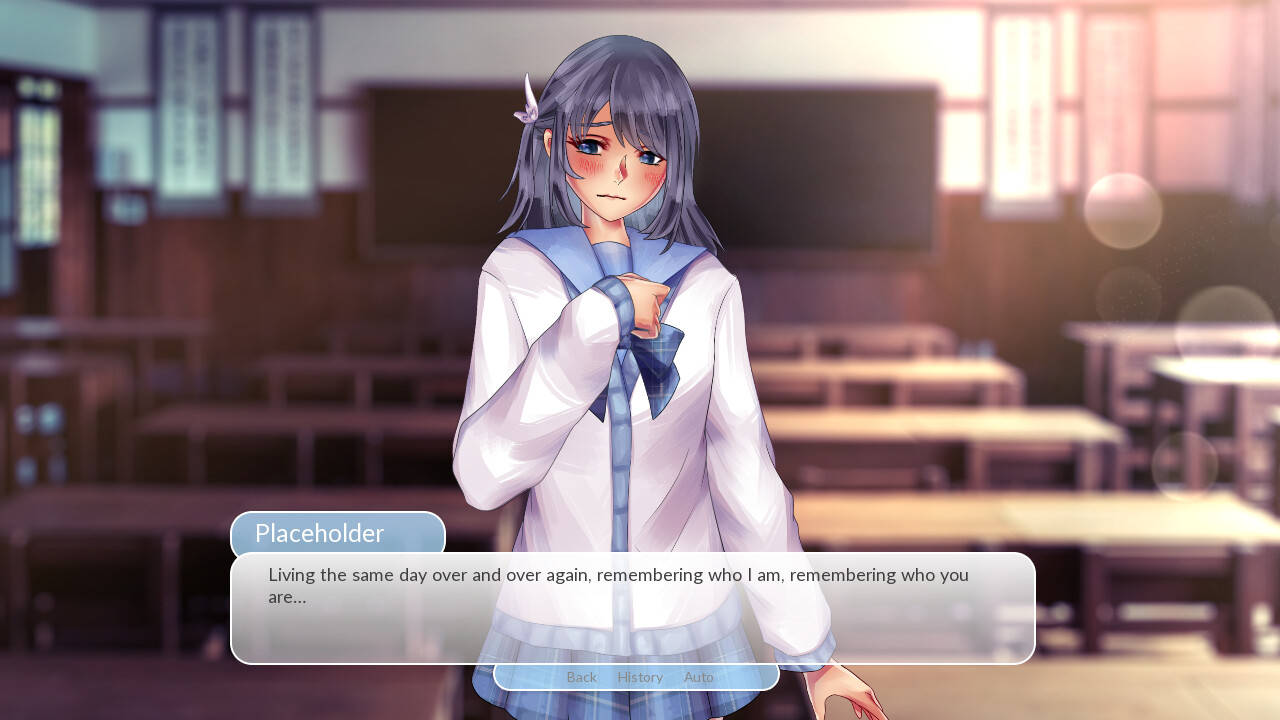Open the dialogue History log
This screenshot has width=1280, height=720.
tap(640, 677)
